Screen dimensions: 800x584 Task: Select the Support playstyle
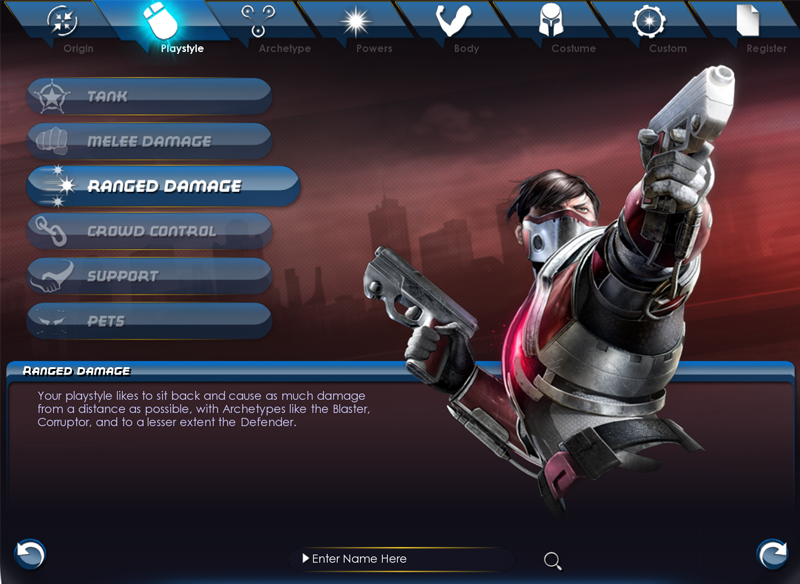pos(149,276)
